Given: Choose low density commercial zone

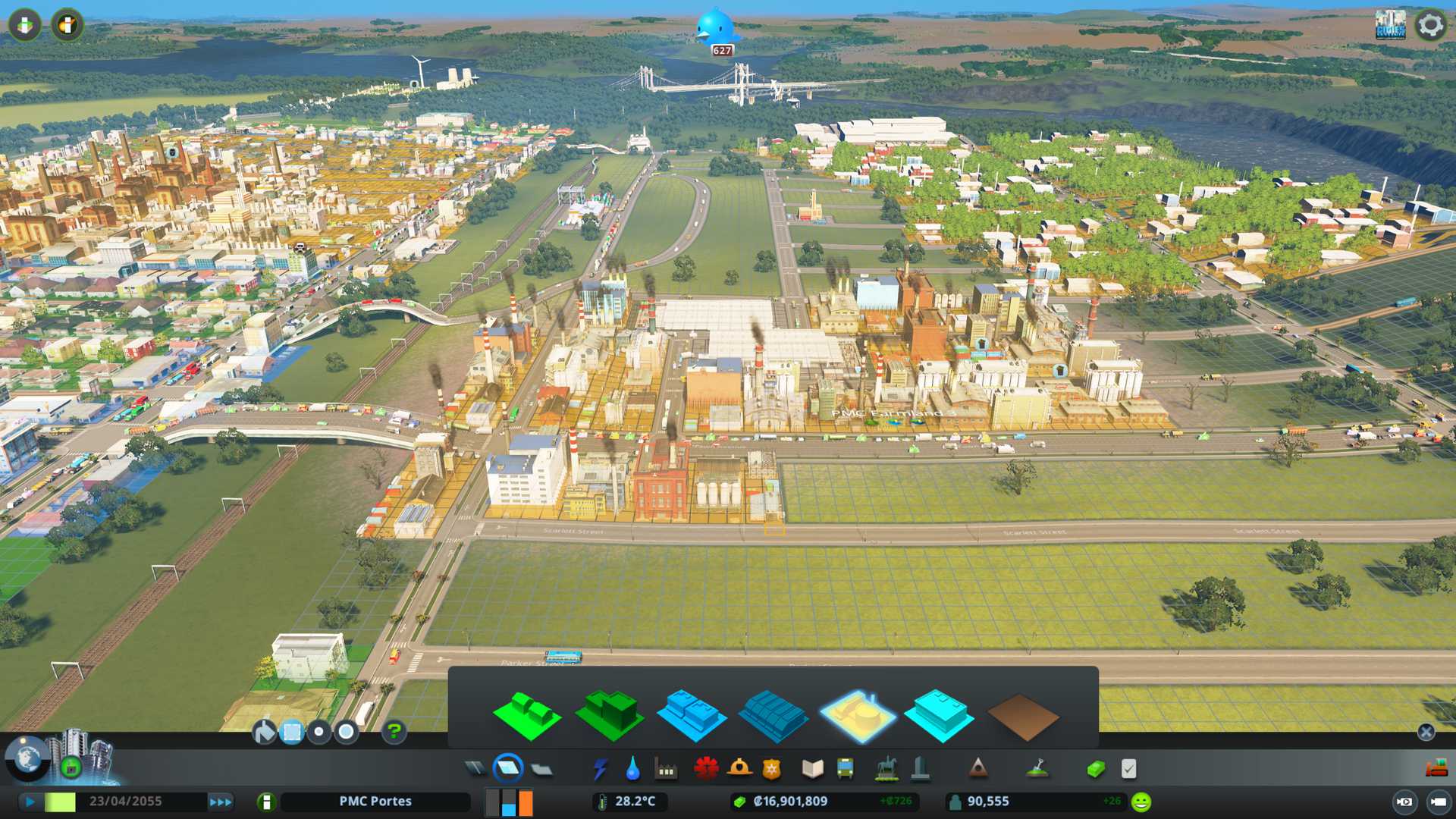Looking at the screenshot, I should tap(692, 715).
